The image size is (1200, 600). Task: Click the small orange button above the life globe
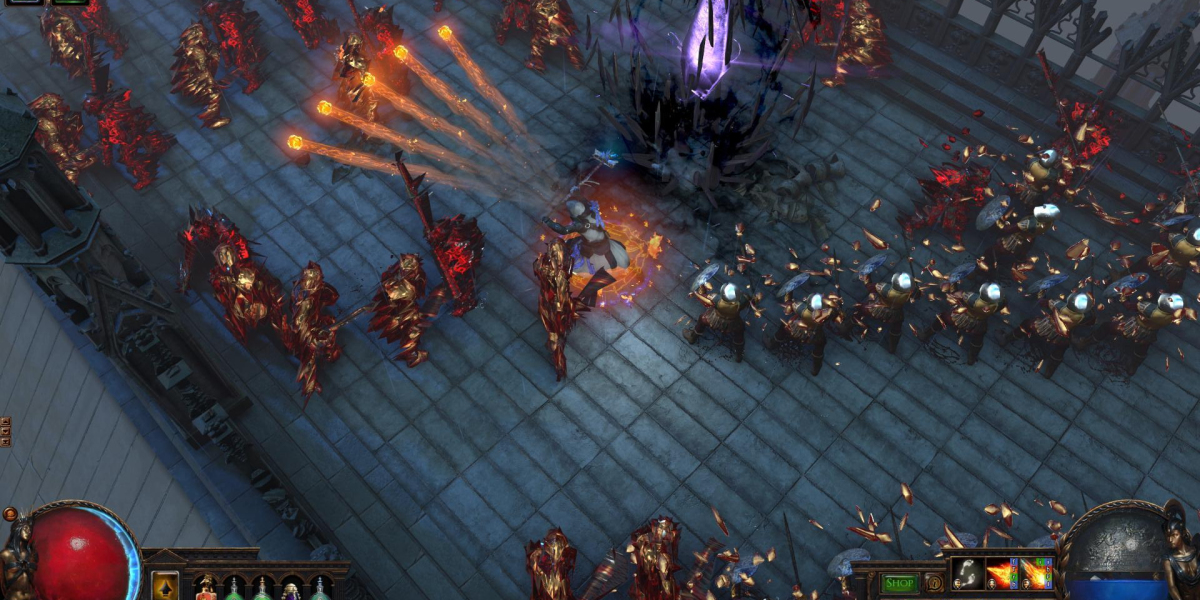[x=10, y=514]
